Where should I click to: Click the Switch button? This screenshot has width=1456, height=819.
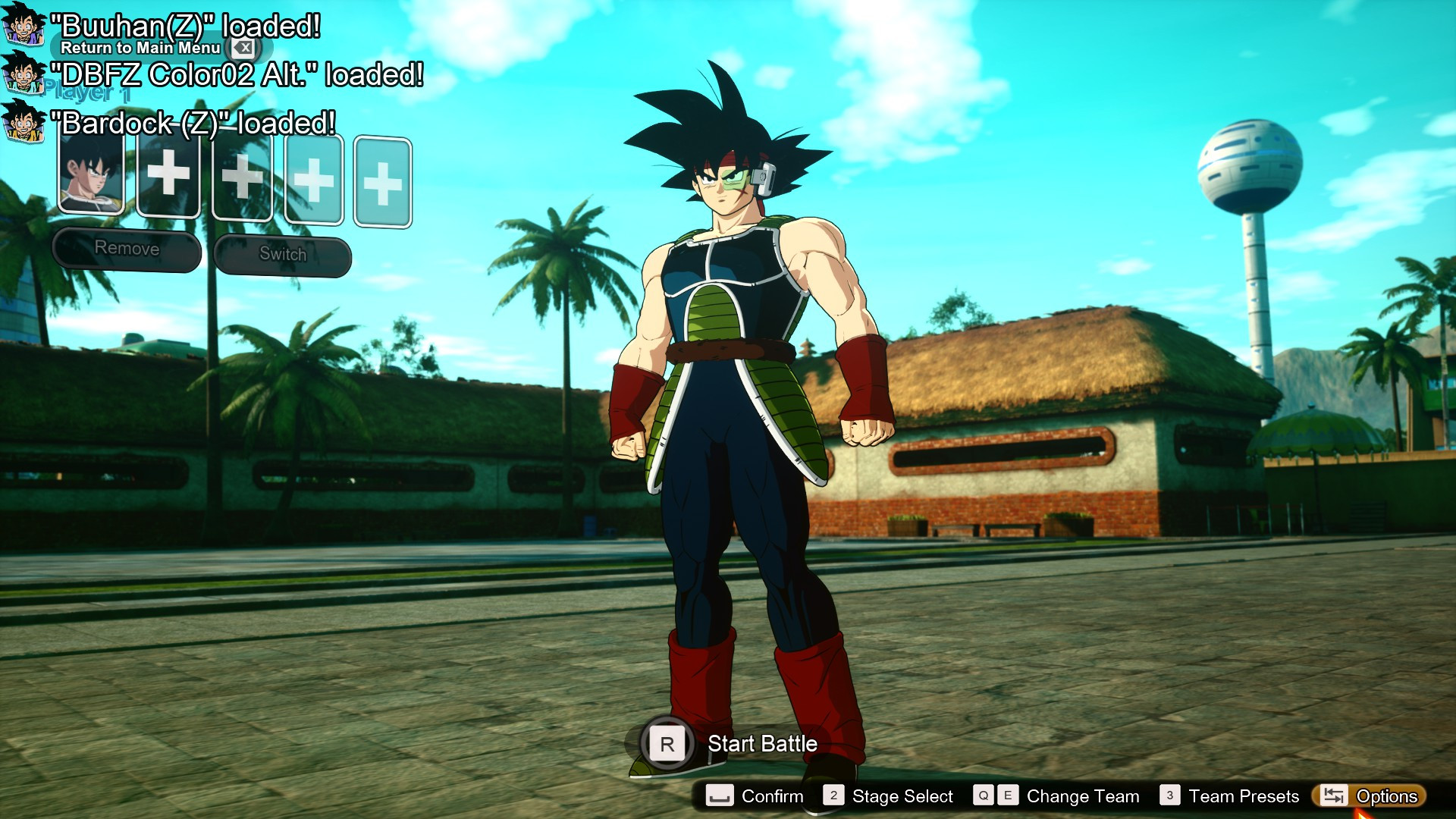point(282,254)
